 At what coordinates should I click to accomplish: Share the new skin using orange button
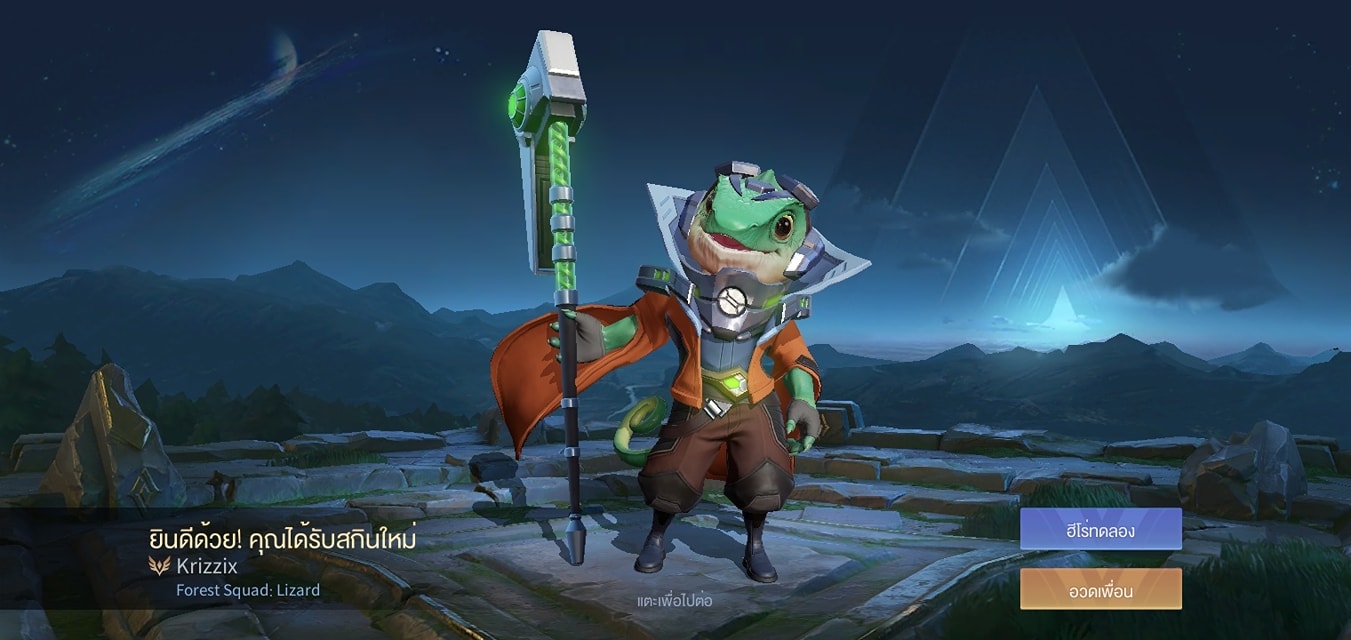pyautogui.click(x=1100, y=589)
